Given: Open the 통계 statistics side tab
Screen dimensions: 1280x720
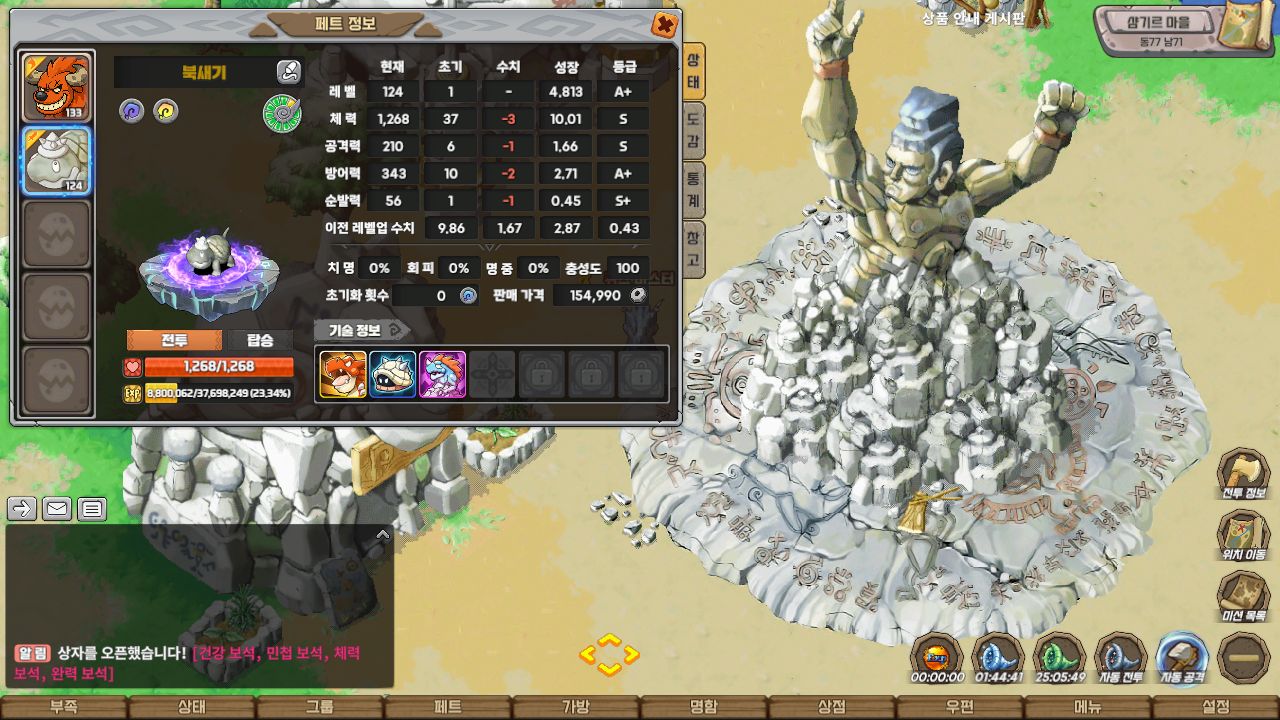Looking at the screenshot, I should point(692,190).
